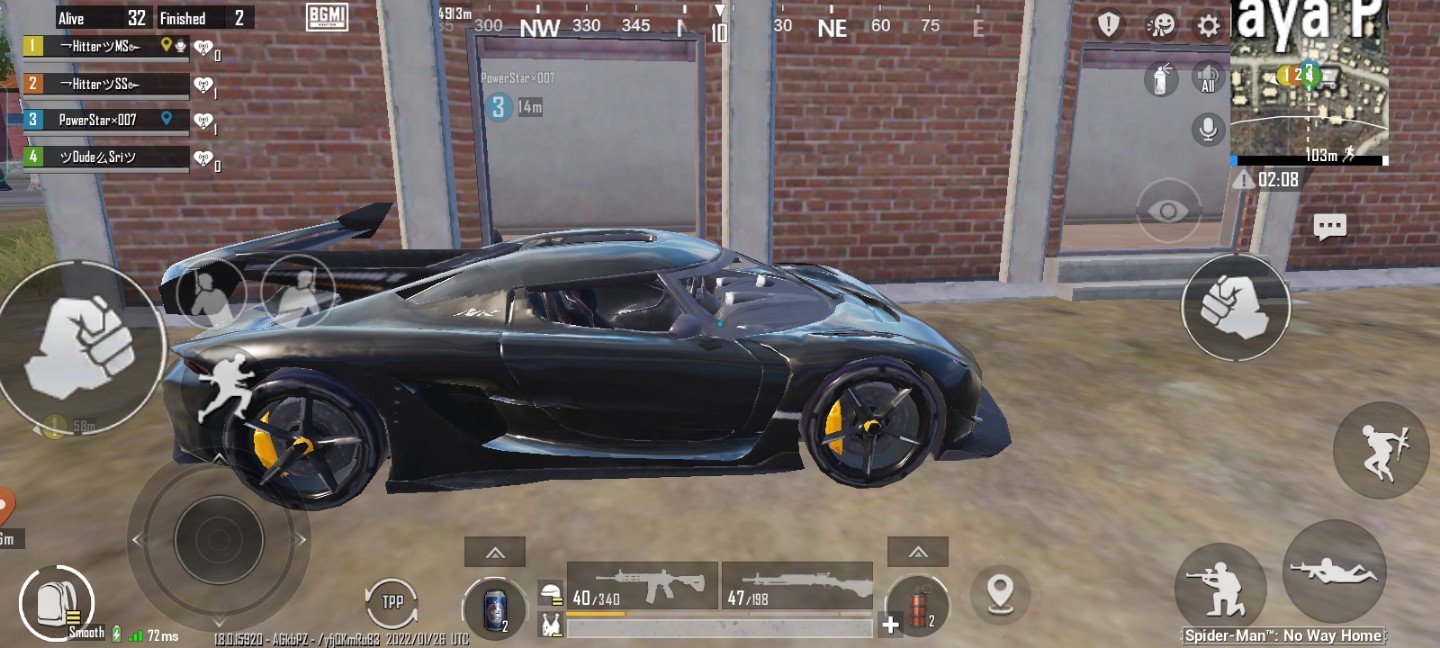Viewport: 1440px width, 648px height.
Task: Open the settings gear icon
Action: [x=1209, y=26]
